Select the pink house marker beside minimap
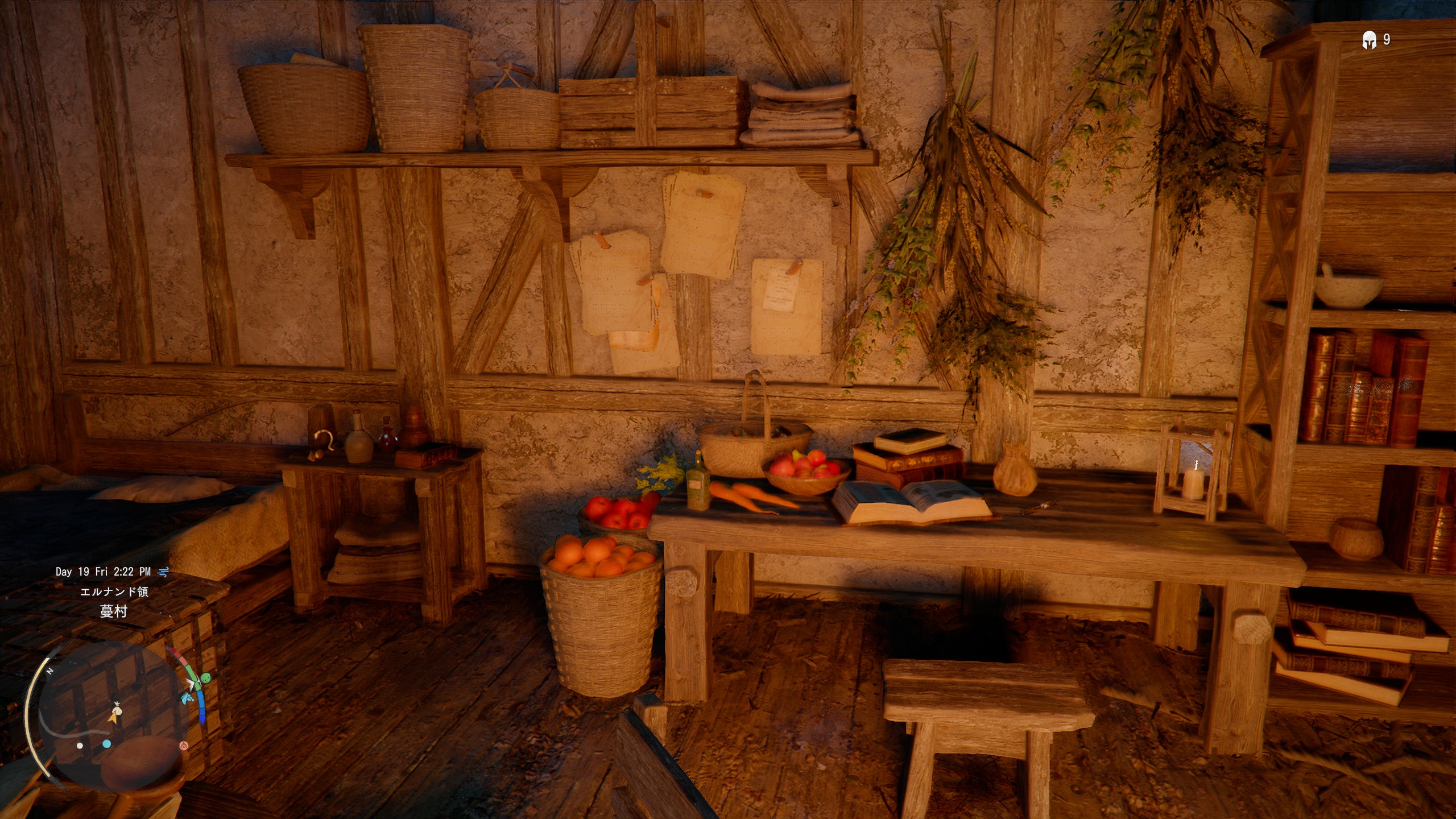1456x819 pixels. click(183, 746)
